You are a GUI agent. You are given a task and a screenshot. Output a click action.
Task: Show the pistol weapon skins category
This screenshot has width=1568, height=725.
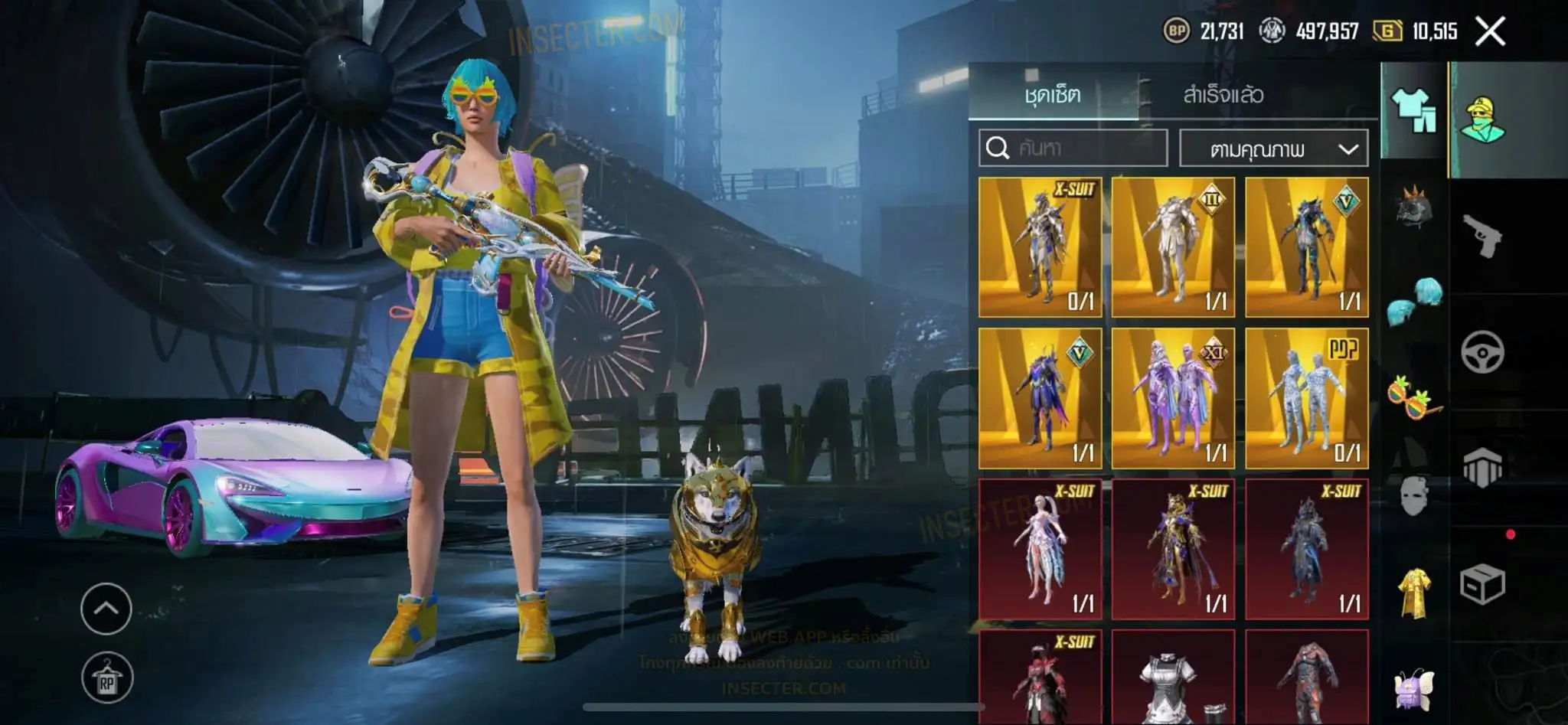[1482, 236]
